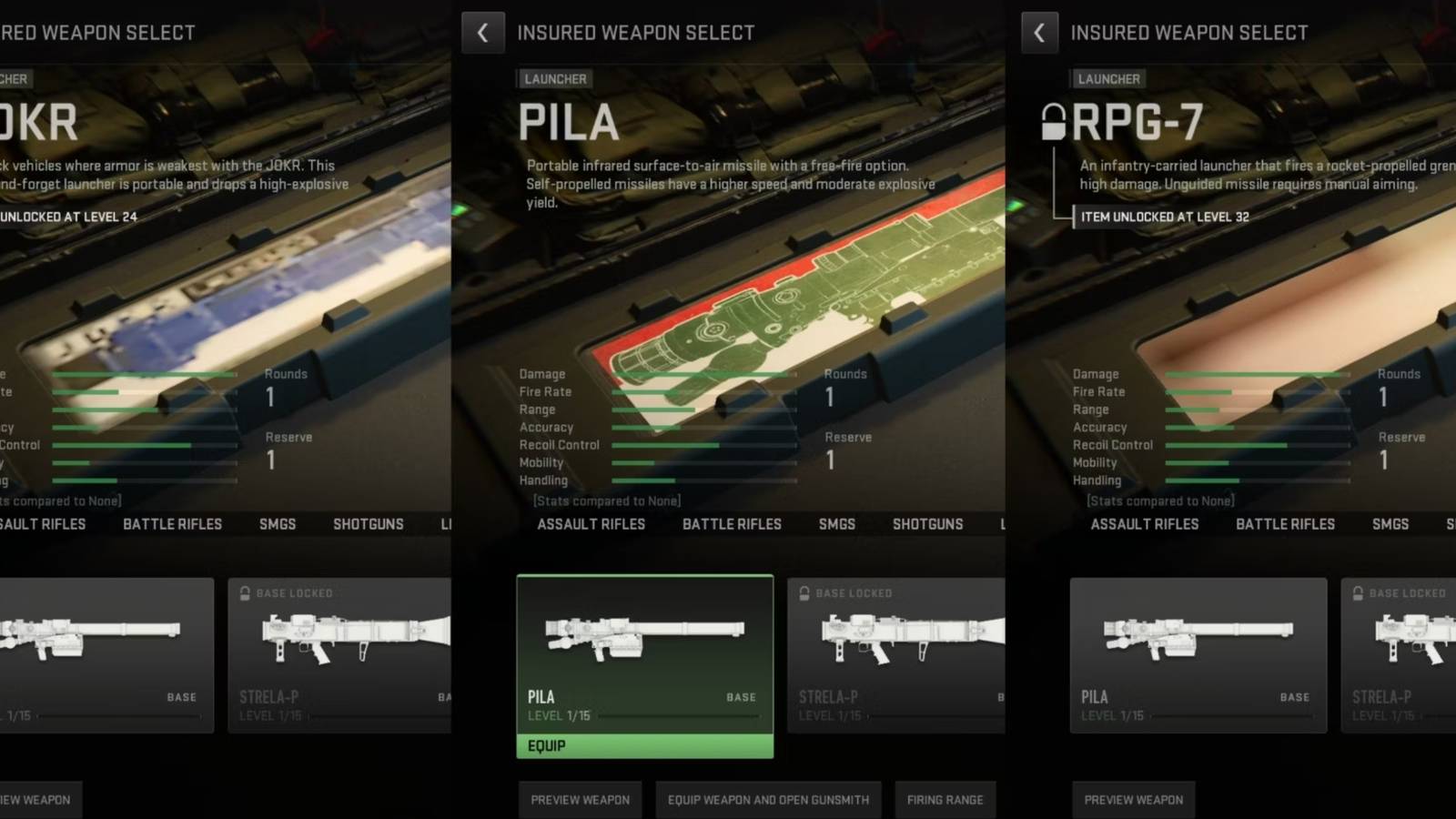1456x819 pixels.
Task: Click the LAUNCHER tag above RPG-7
Action: (1108, 79)
